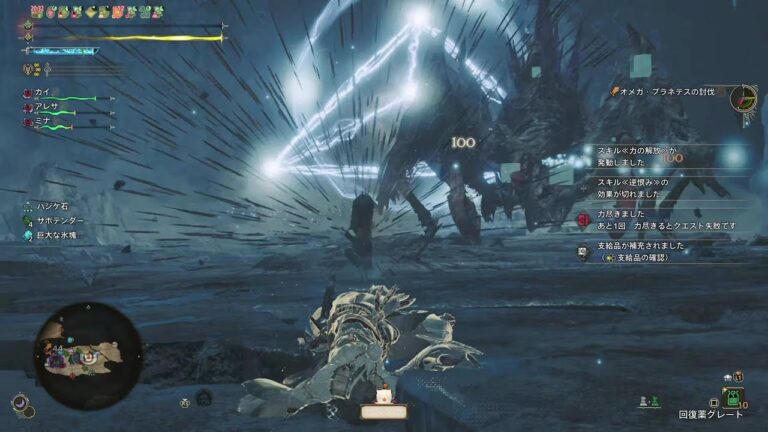Select party member アレサ in the list

pyautogui.click(x=47, y=107)
